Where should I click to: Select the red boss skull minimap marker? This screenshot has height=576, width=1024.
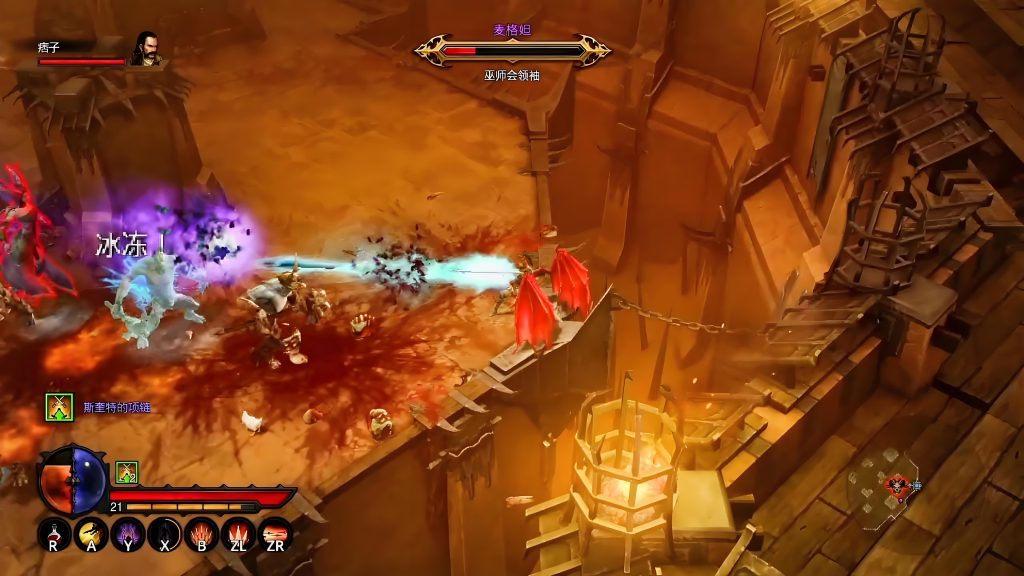point(897,486)
